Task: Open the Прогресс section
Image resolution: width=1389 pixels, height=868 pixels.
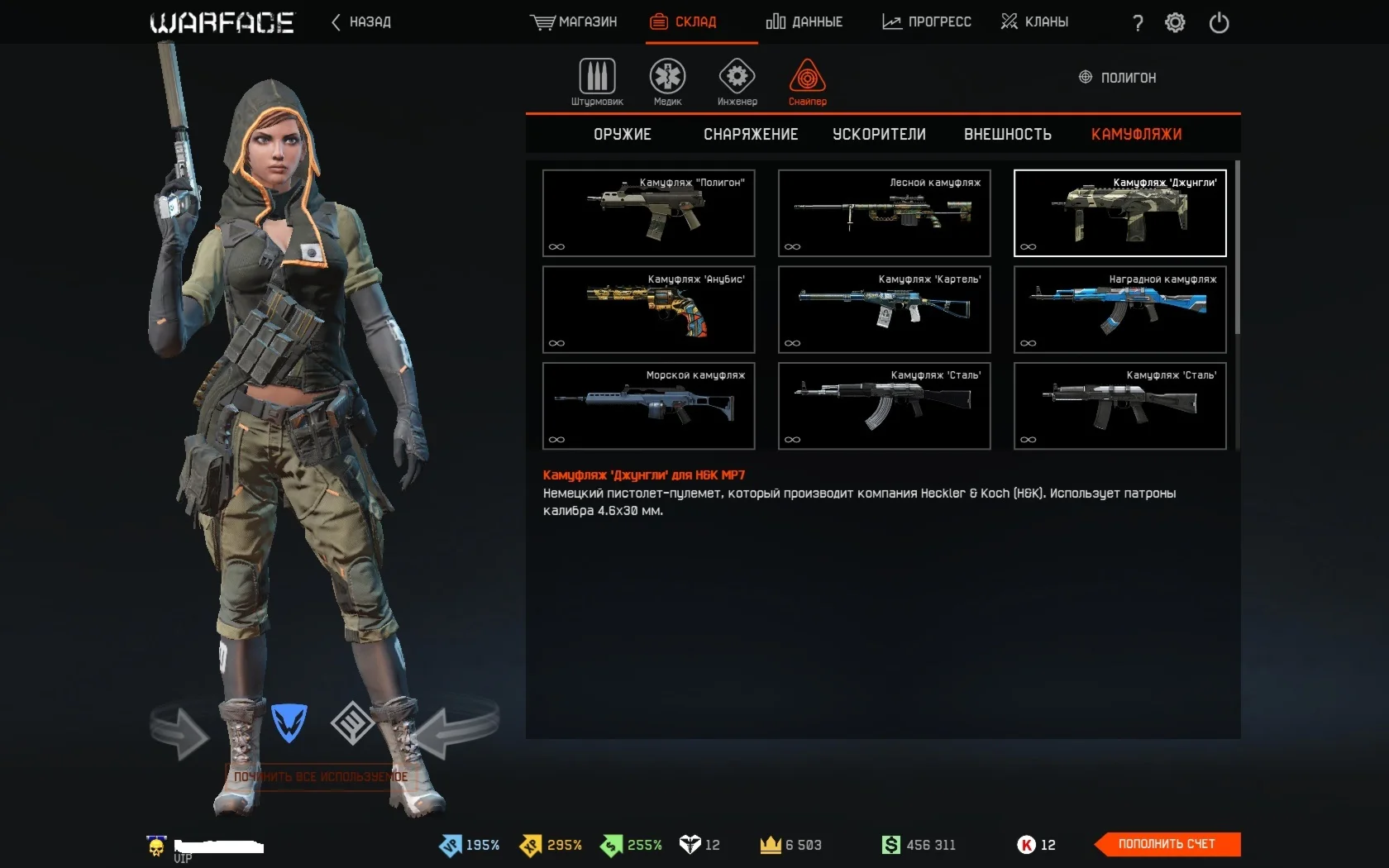Action: tap(927, 22)
